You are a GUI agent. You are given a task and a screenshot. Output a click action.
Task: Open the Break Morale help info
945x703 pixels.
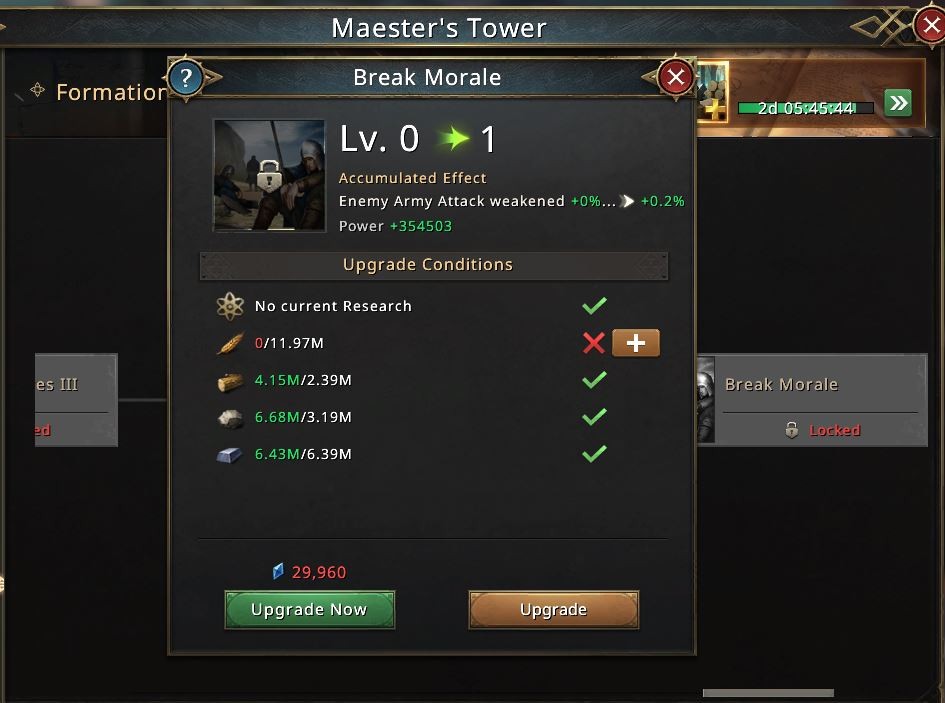tap(186, 78)
